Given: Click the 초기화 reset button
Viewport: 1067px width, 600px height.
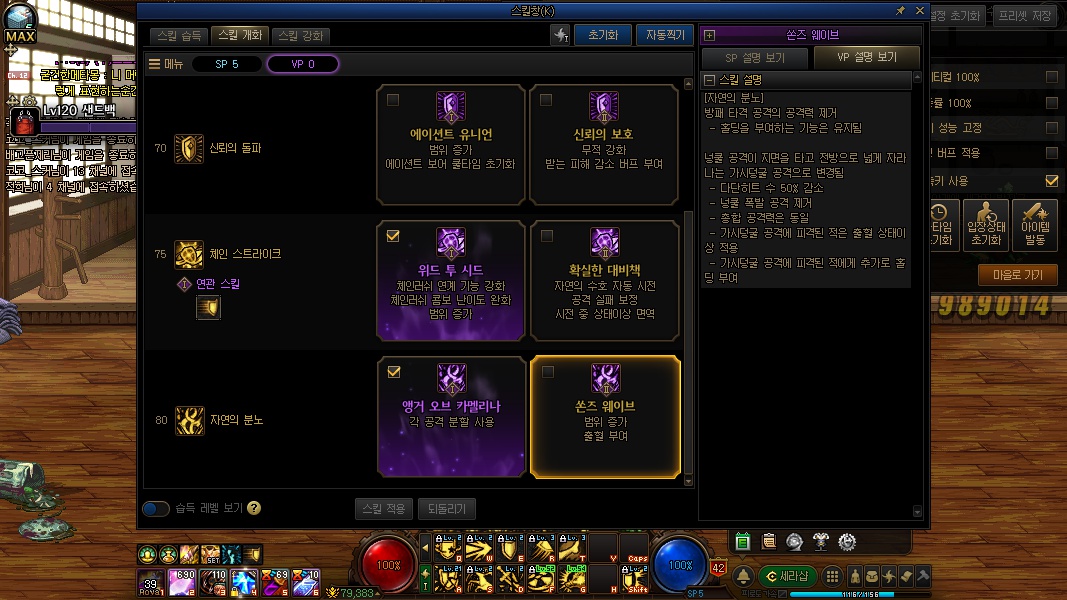Looking at the screenshot, I should click(602, 35).
